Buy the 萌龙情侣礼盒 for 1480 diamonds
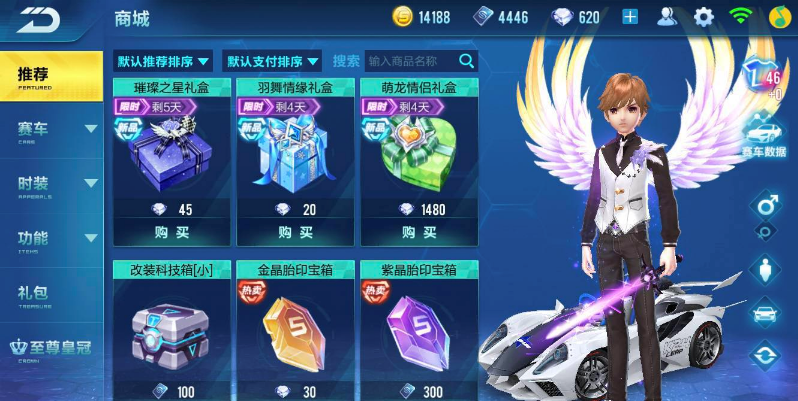Viewport: 798px width, 401px height. point(419,232)
